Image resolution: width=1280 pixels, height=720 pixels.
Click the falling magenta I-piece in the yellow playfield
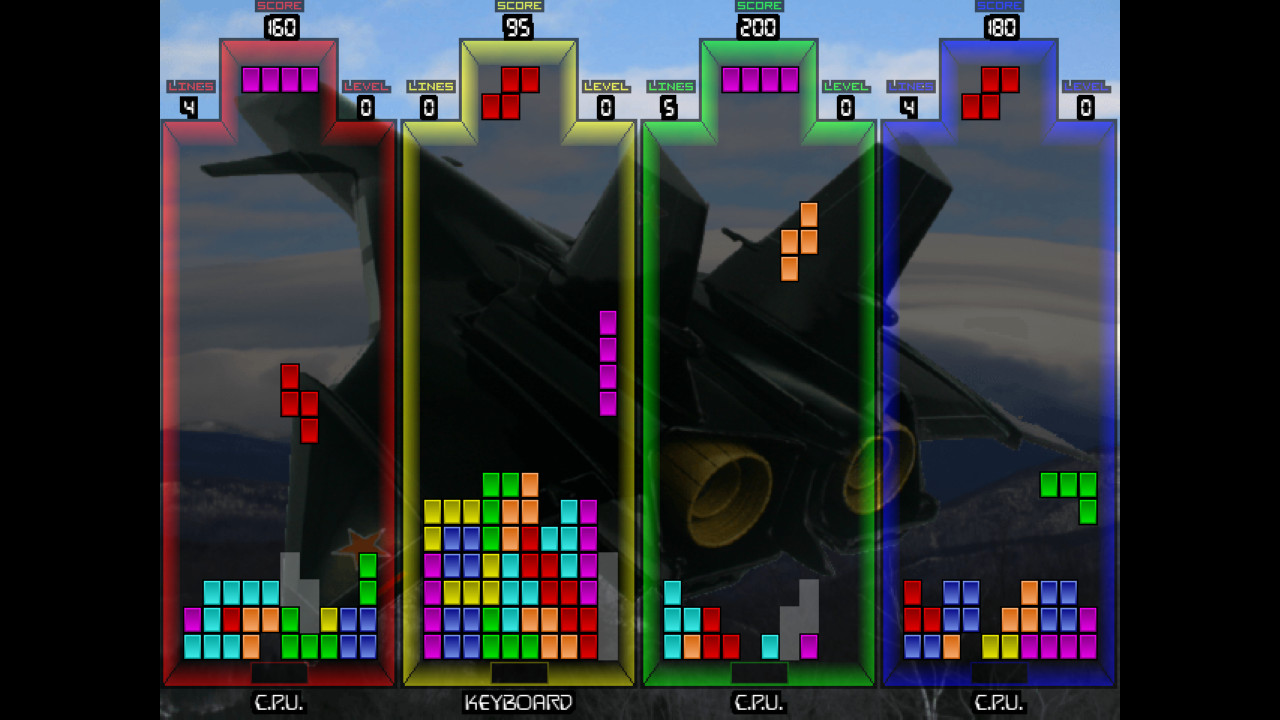pos(608,363)
